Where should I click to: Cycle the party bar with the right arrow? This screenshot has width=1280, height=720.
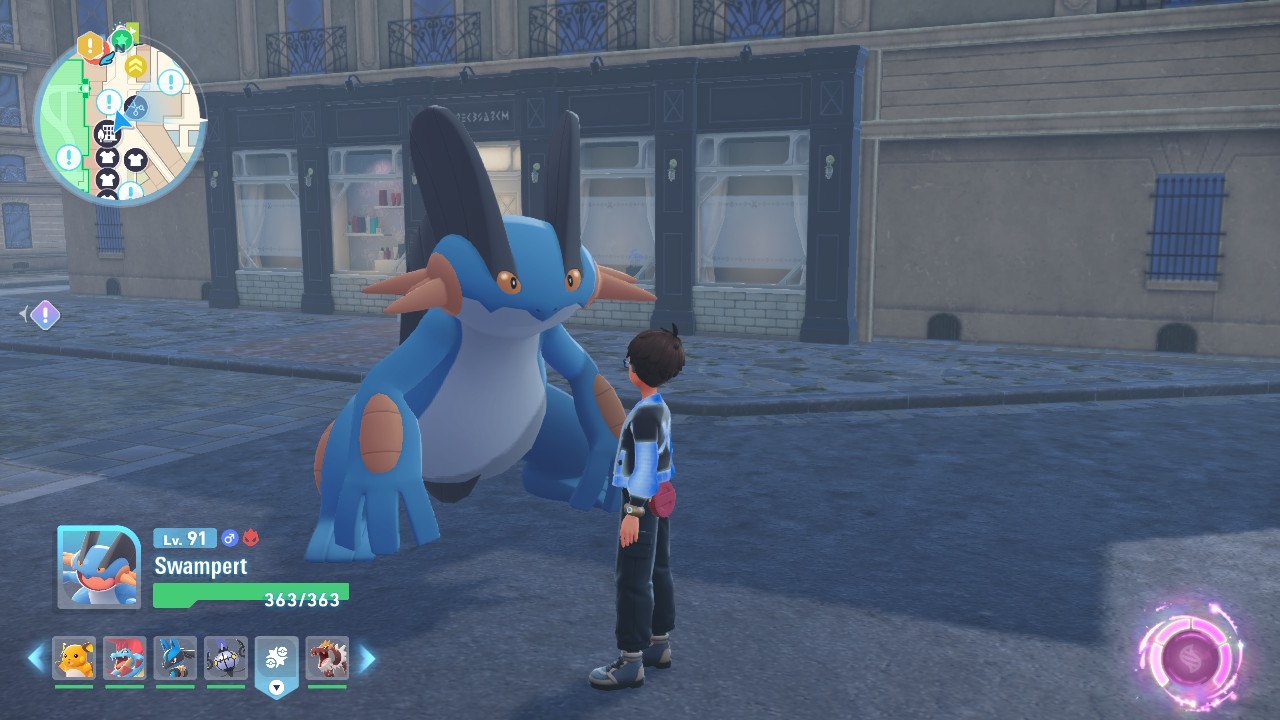[x=367, y=658]
